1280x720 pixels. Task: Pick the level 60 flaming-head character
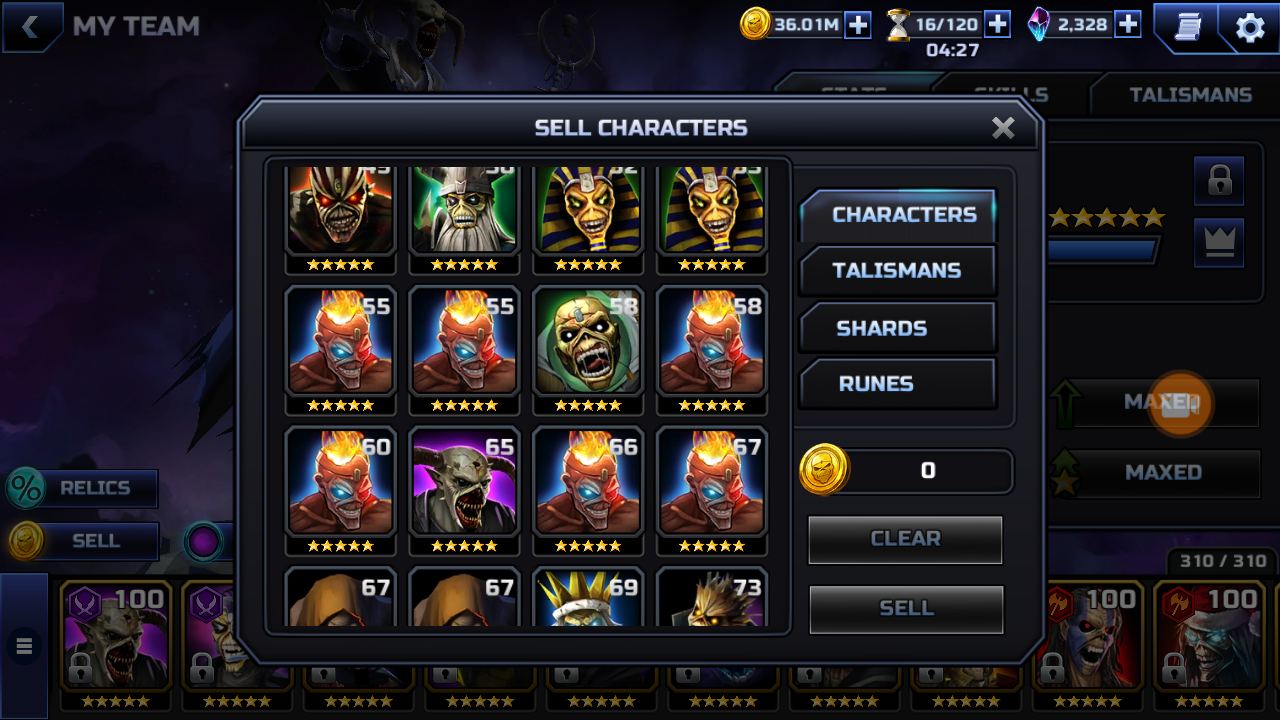340,483
